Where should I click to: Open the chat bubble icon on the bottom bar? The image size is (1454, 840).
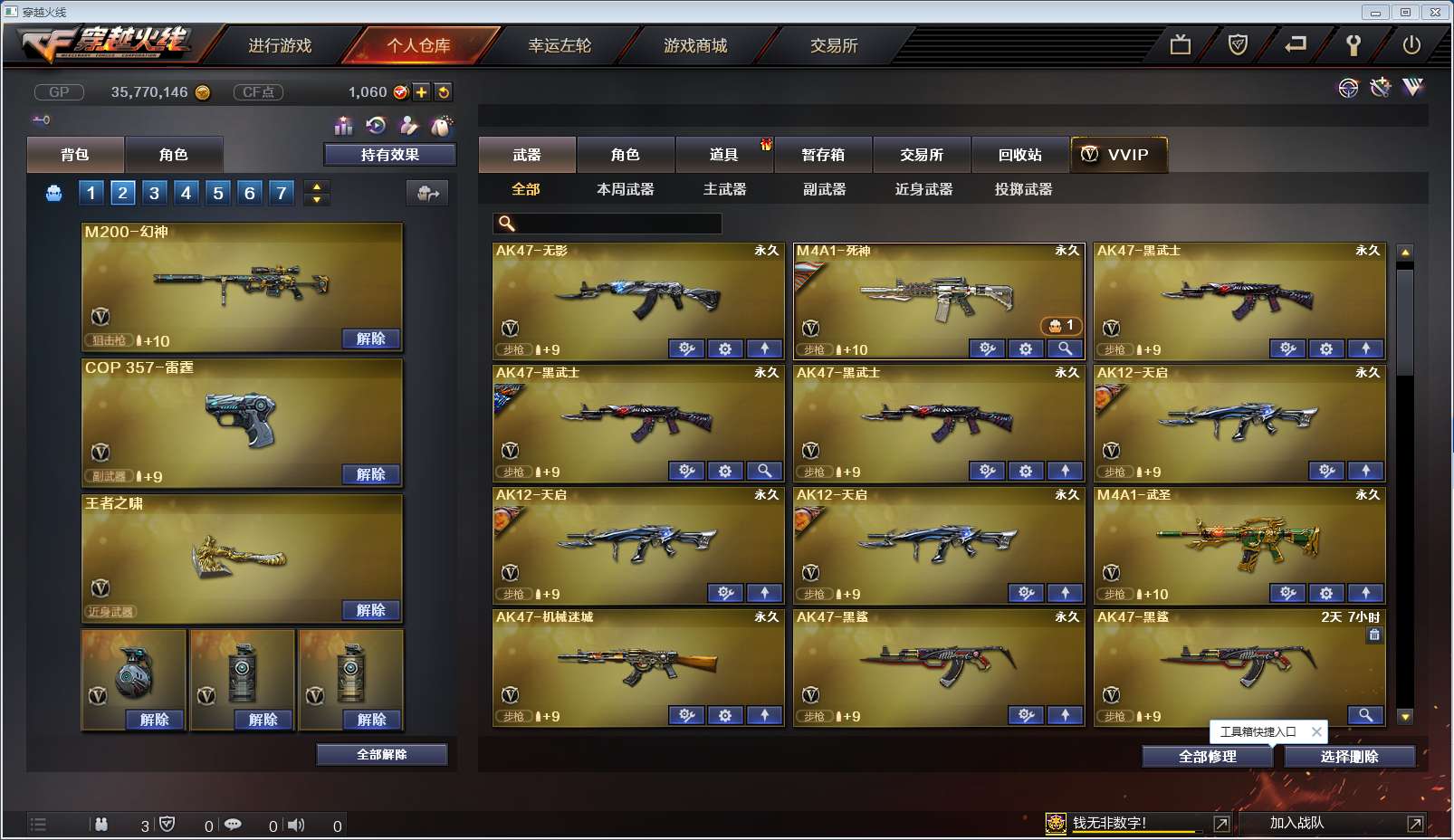pos(235,825)
